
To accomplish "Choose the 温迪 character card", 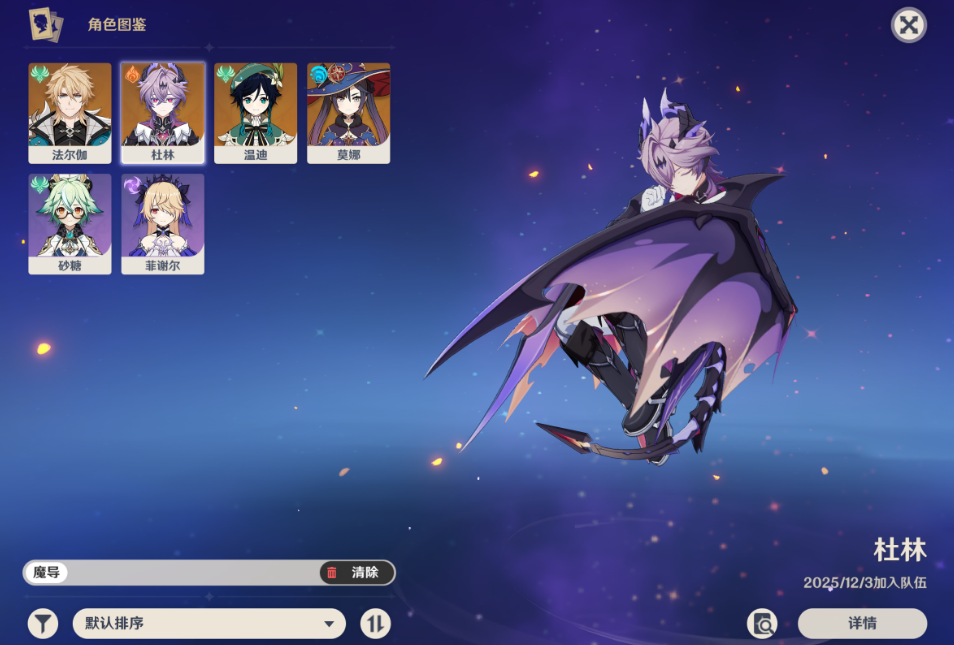I will [255, 113].
